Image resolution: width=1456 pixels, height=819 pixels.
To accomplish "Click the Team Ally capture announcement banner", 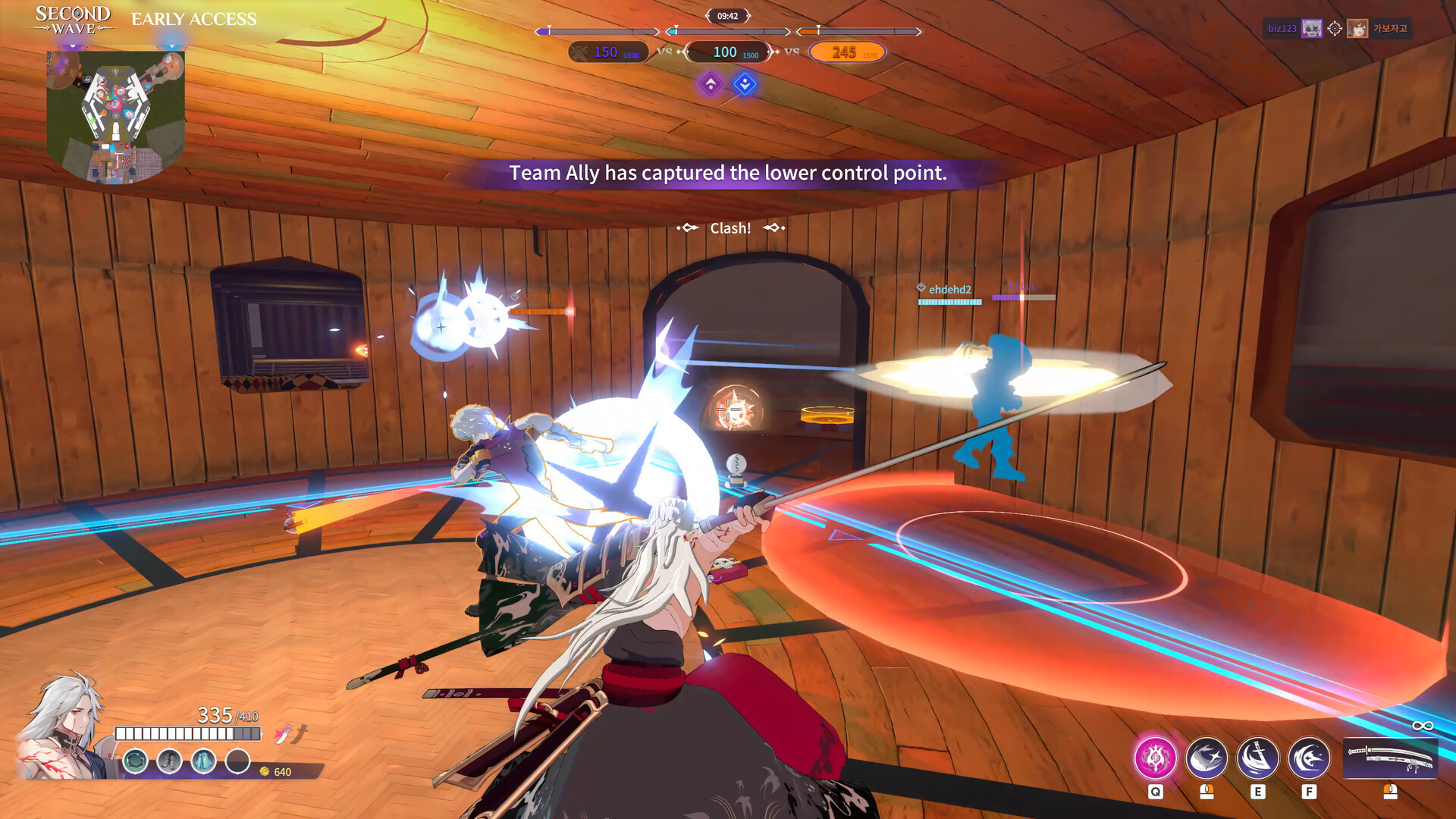I will [727, 173].
